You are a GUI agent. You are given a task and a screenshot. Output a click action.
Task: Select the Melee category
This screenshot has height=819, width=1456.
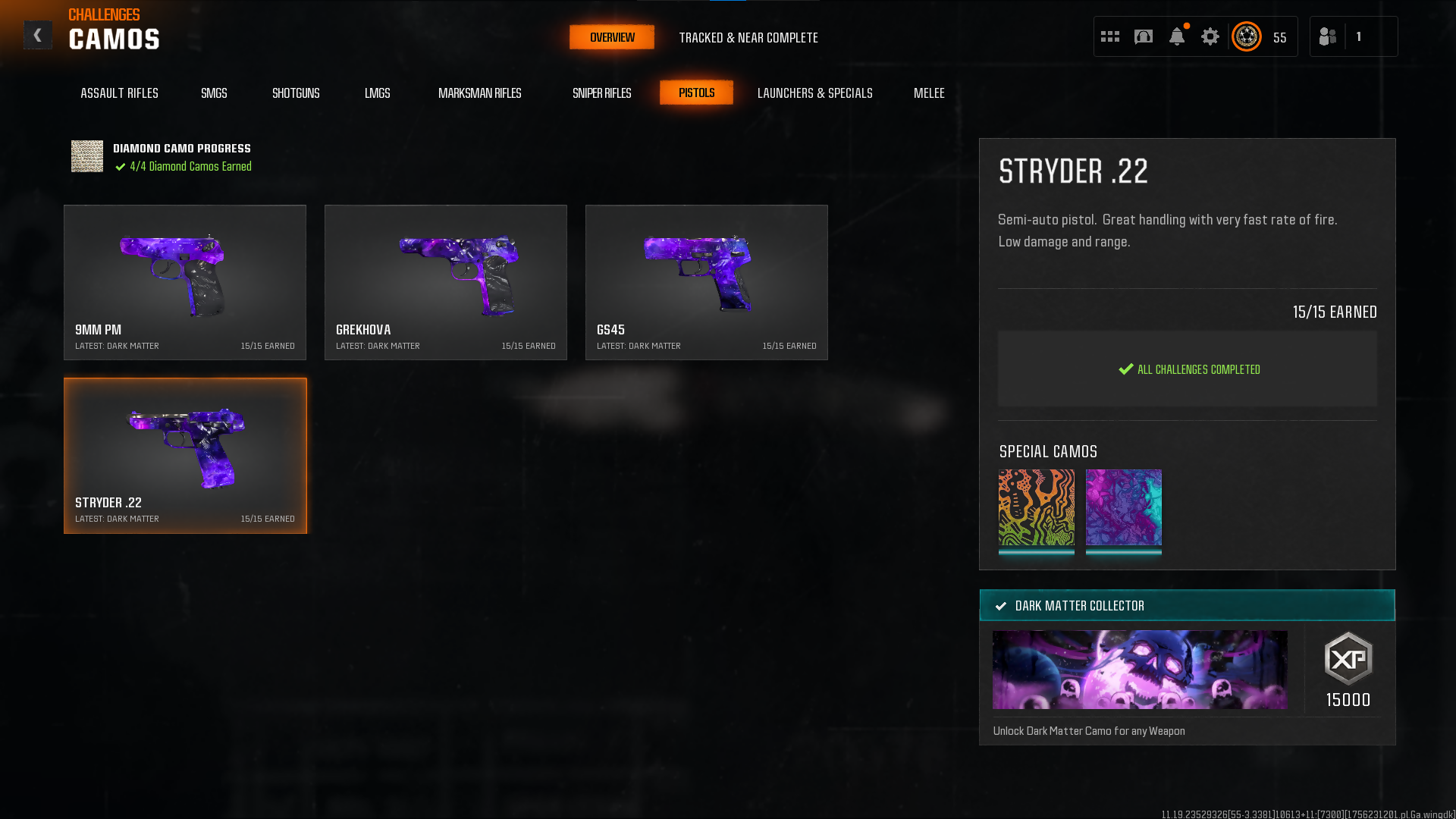click(928, 93)
